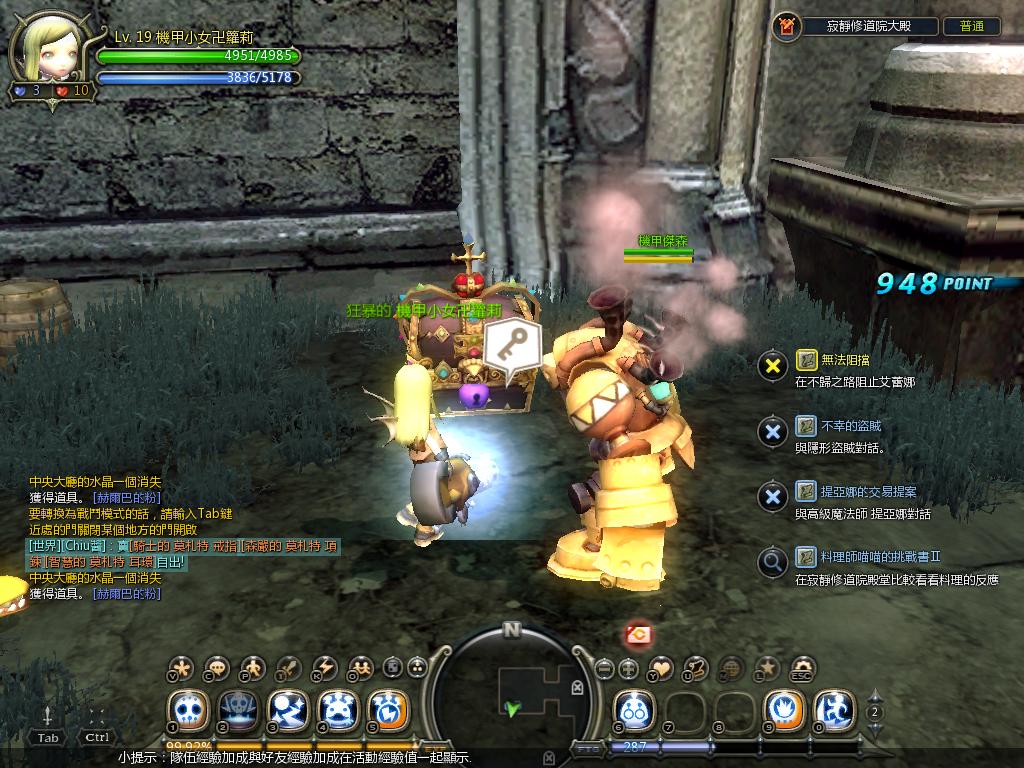Remove the 無法阻擋 quest tracker entry
This screenshot has height=768, width=1024.
(772, 365)
